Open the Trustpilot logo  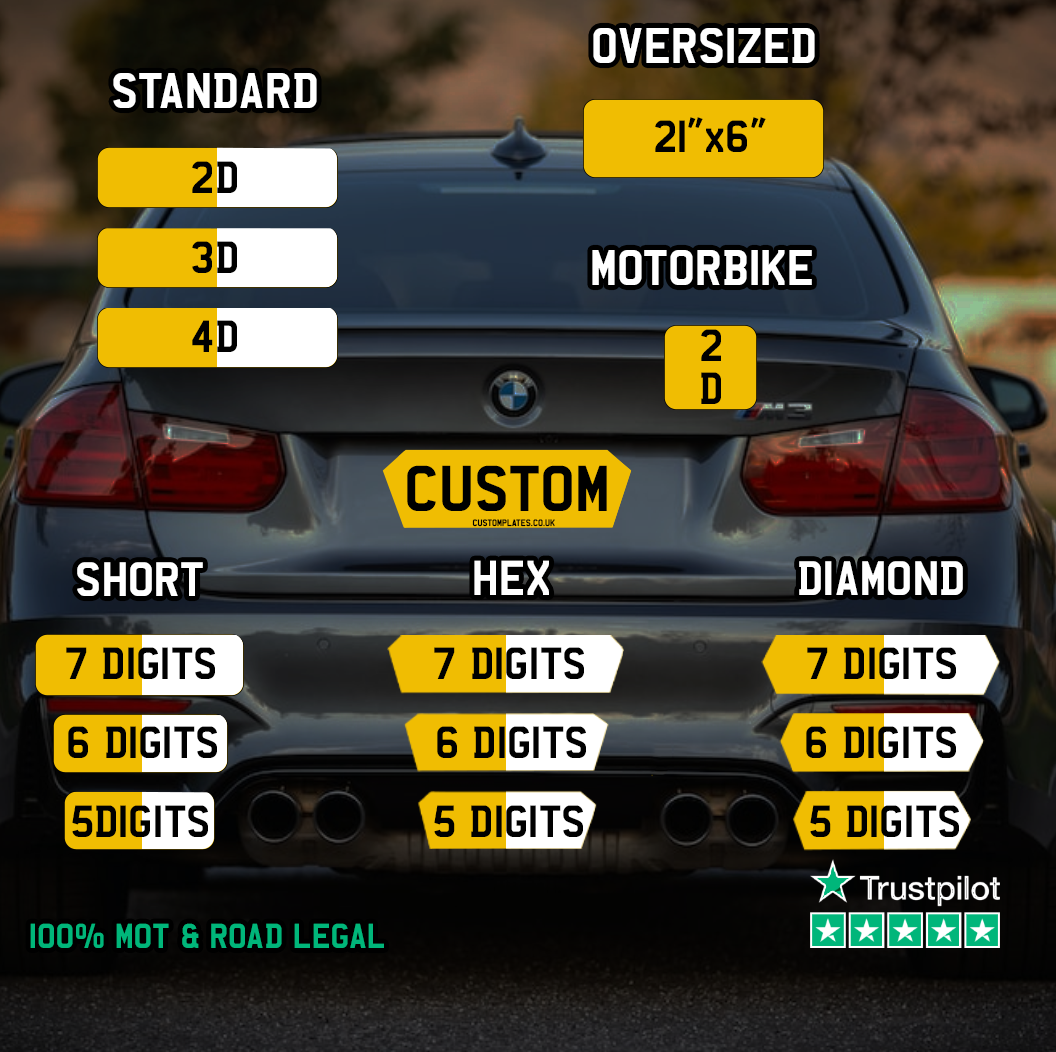[x=905, y=885]
